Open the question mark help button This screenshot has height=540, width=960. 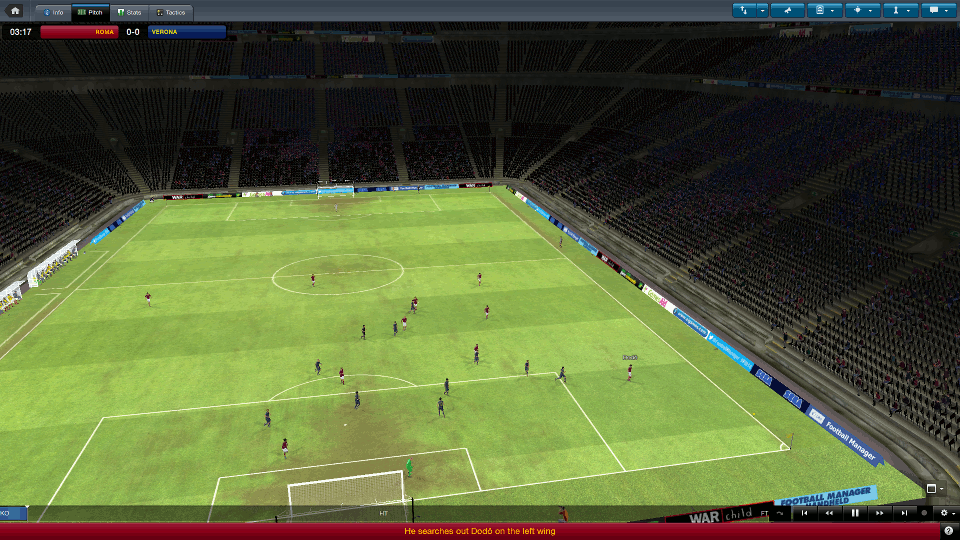point(948,531)
